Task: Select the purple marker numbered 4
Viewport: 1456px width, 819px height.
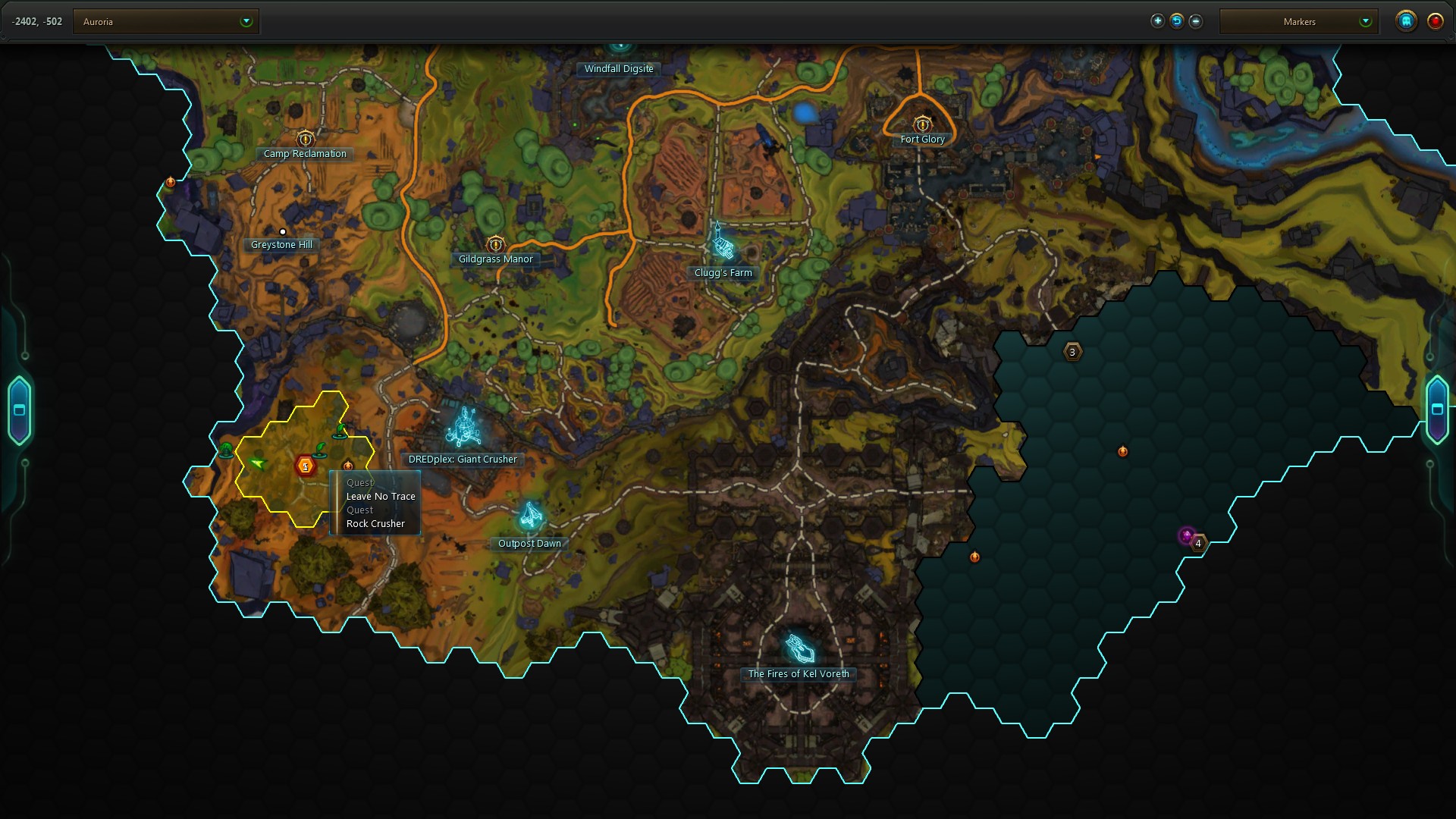Action: point(1188,536)
